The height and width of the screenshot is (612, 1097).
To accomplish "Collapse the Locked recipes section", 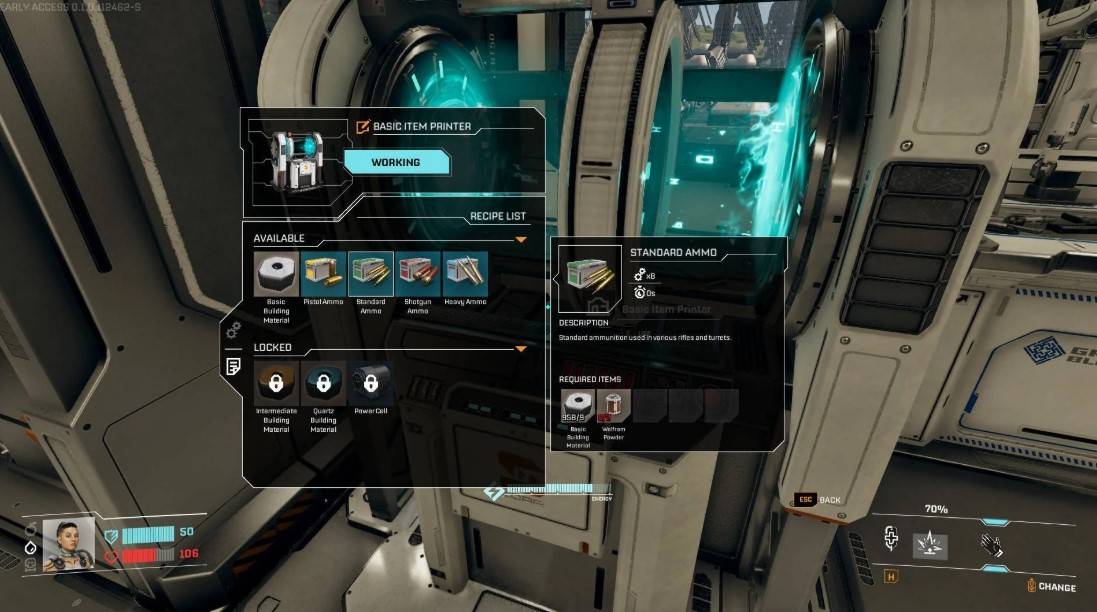I will 520,349.
